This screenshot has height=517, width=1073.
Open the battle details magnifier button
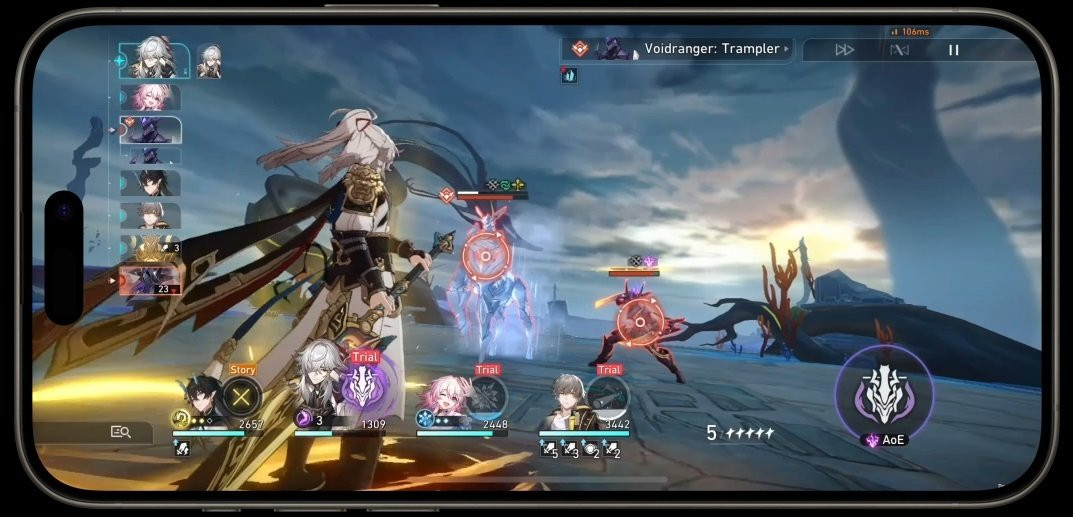[x=121, y=432]
